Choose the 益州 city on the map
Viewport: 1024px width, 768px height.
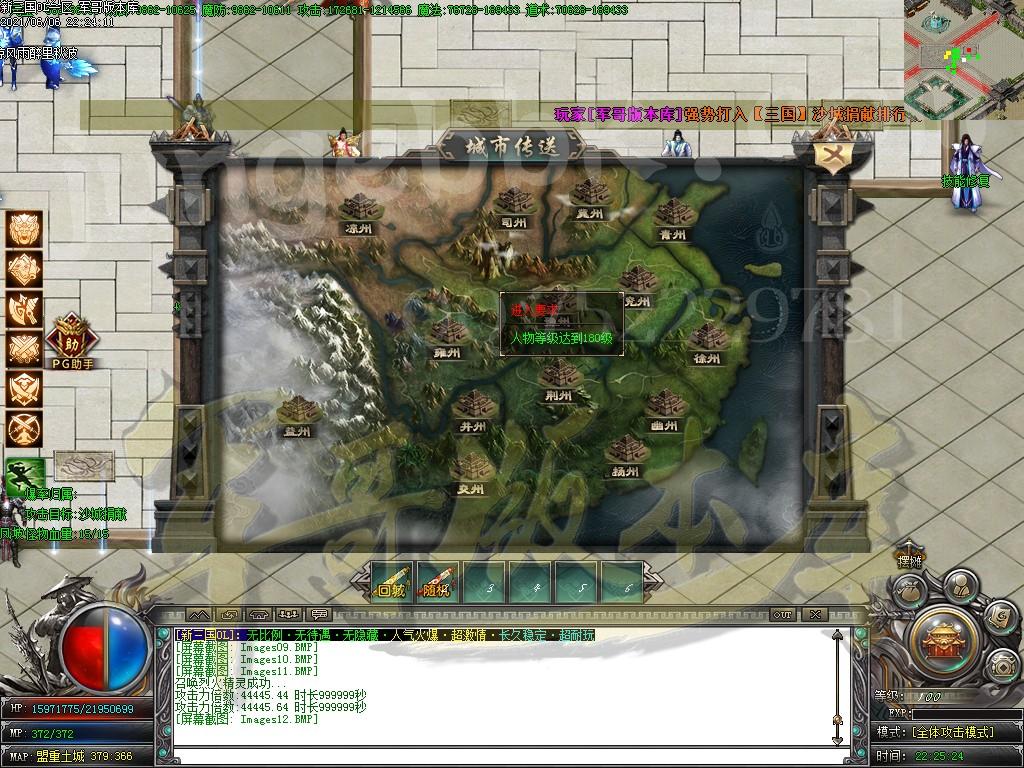298,412
